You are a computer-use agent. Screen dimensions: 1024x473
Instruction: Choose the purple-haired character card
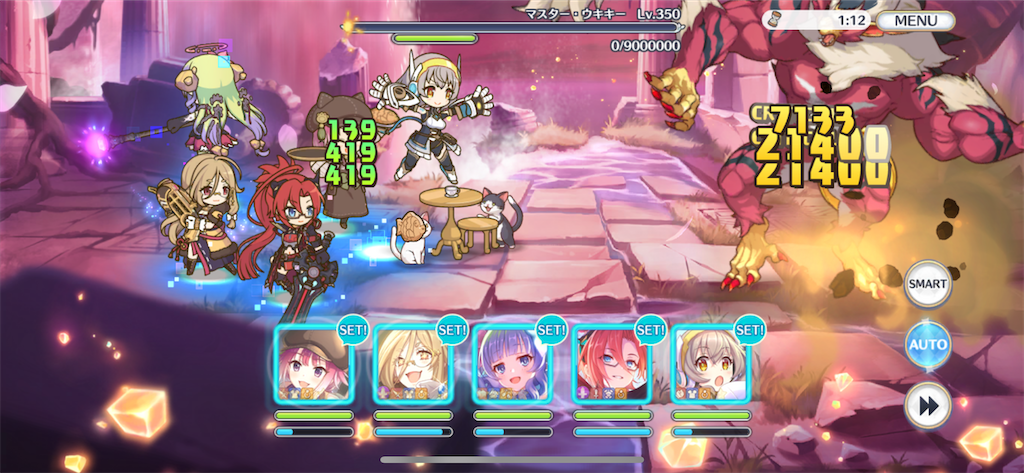point(512,364)
